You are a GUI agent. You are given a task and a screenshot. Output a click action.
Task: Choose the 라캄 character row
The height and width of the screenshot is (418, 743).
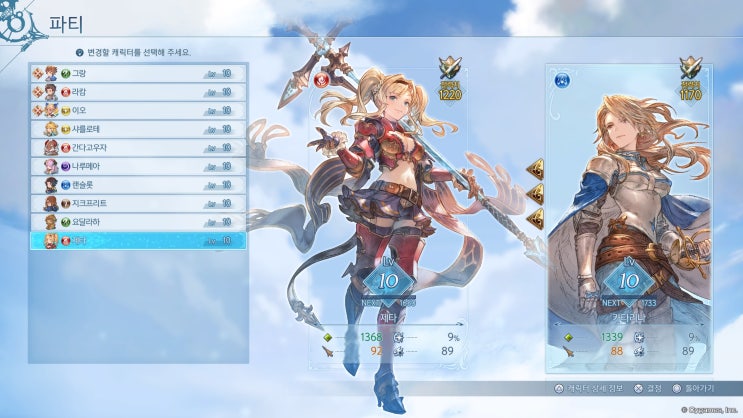point(138,92)
